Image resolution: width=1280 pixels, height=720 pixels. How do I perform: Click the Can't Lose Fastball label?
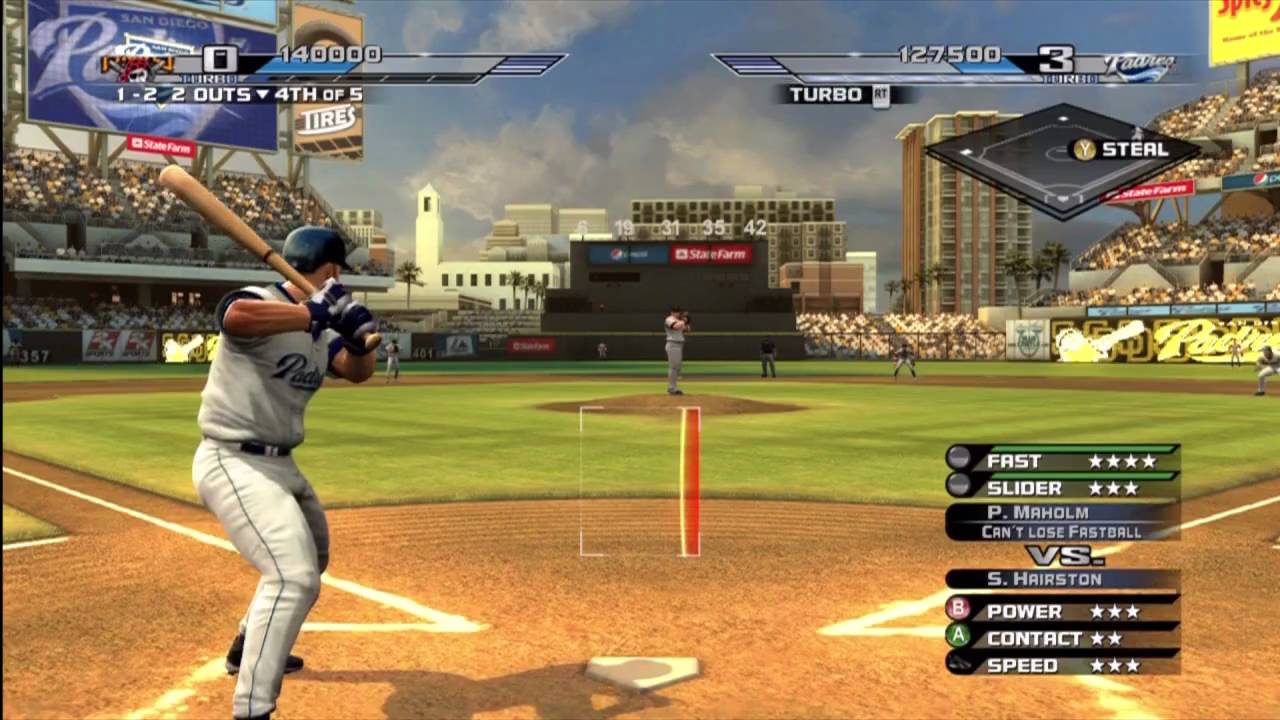1060,531
